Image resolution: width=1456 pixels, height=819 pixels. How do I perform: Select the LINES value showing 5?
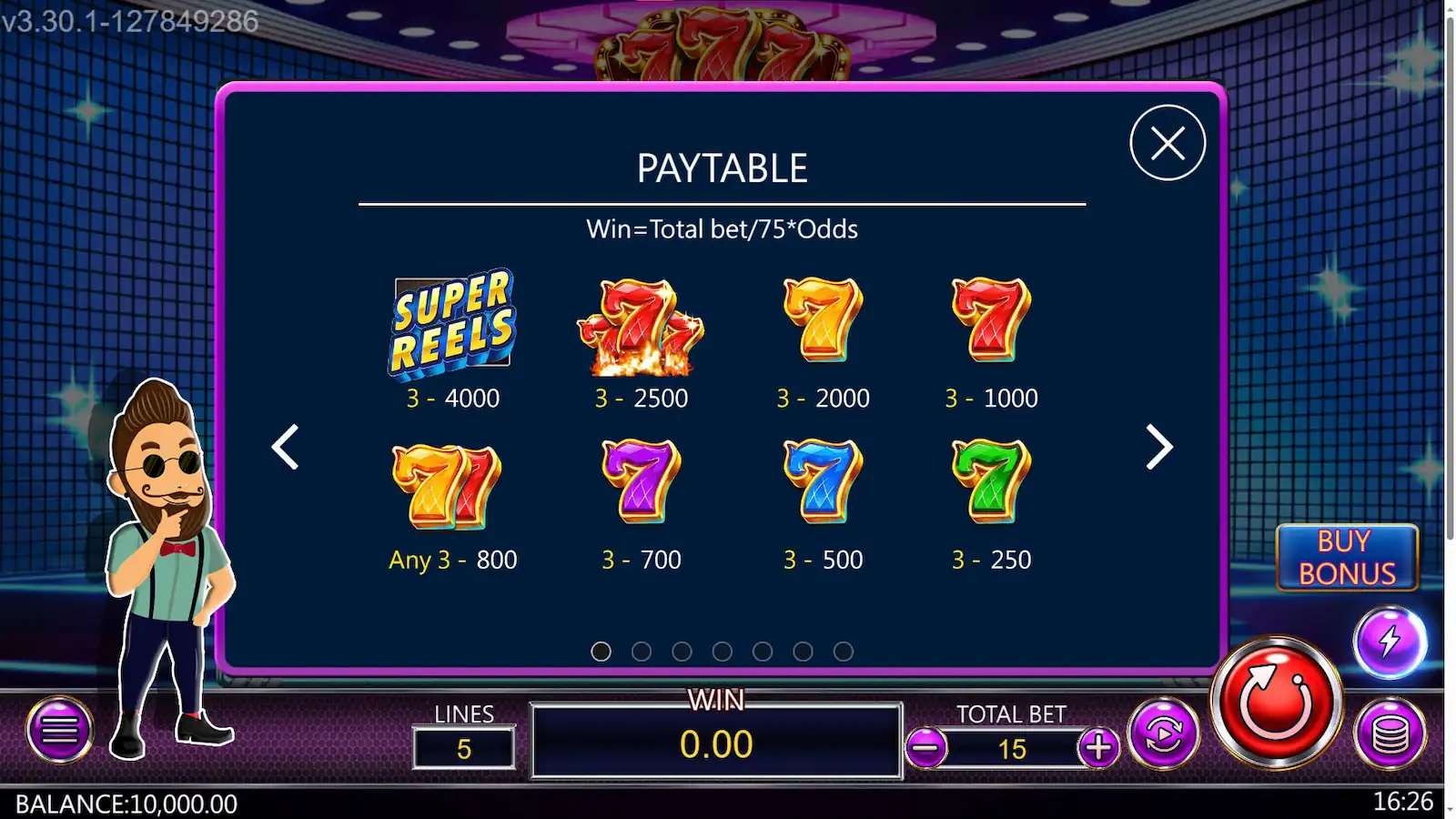(x=464, y=749)
